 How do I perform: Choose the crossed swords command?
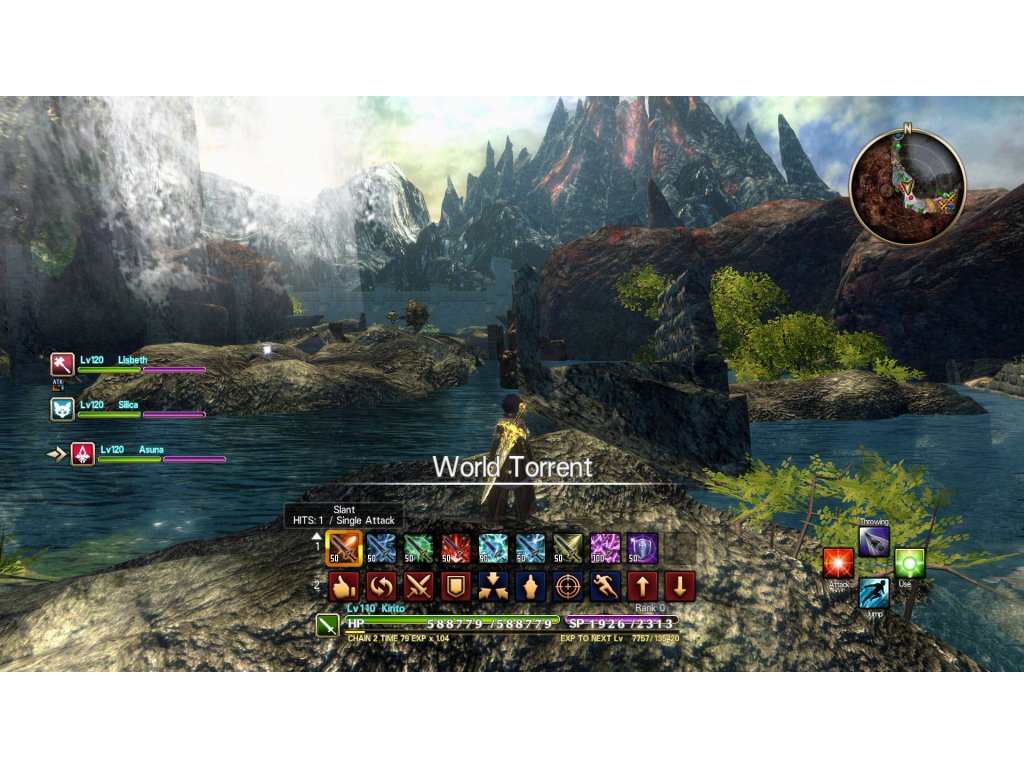coord(418,586)
